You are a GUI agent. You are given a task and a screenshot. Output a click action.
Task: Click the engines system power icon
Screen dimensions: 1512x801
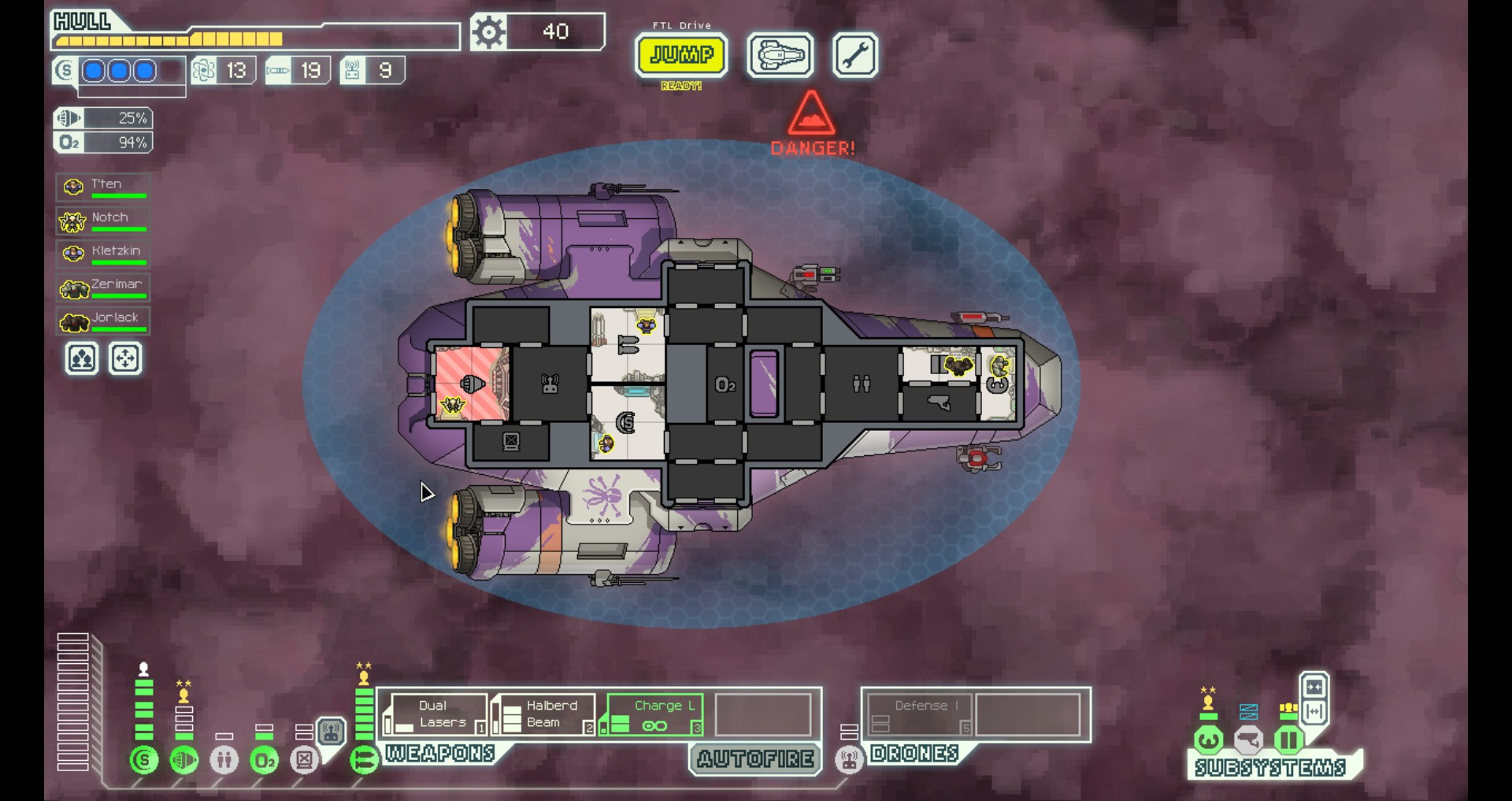tap(184, 760)
